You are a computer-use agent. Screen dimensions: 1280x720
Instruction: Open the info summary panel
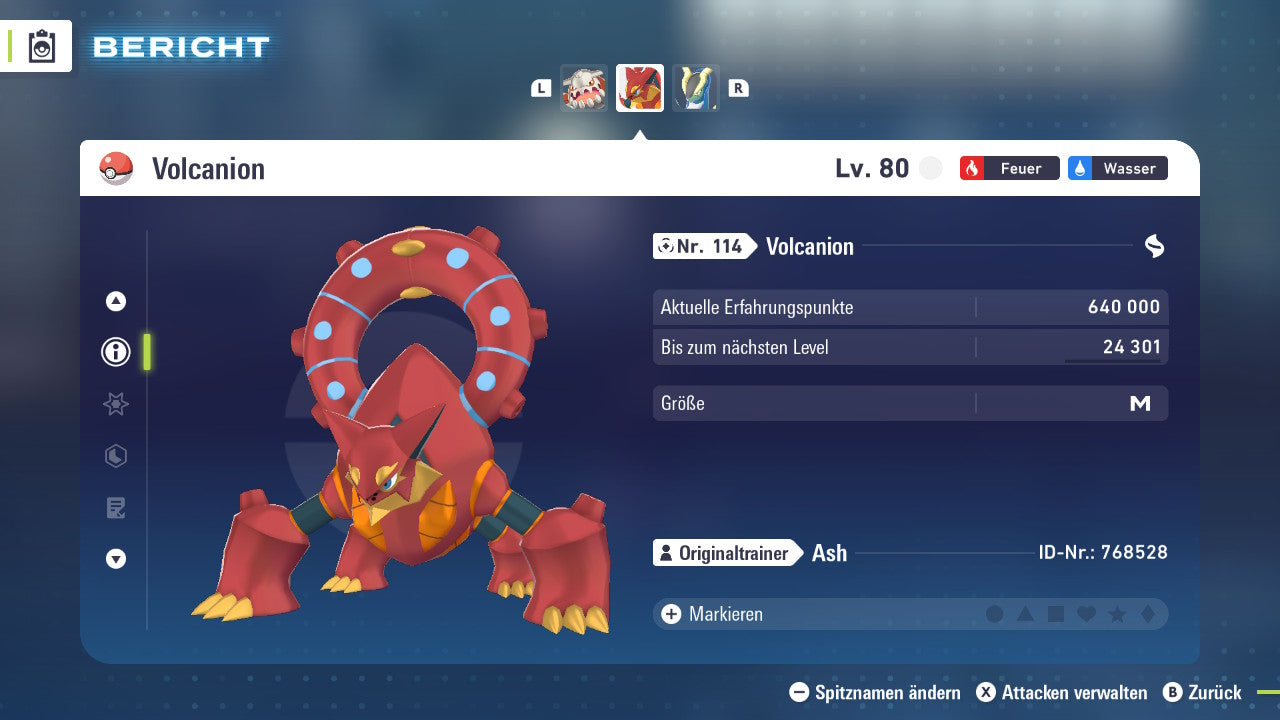coord(115,352)
